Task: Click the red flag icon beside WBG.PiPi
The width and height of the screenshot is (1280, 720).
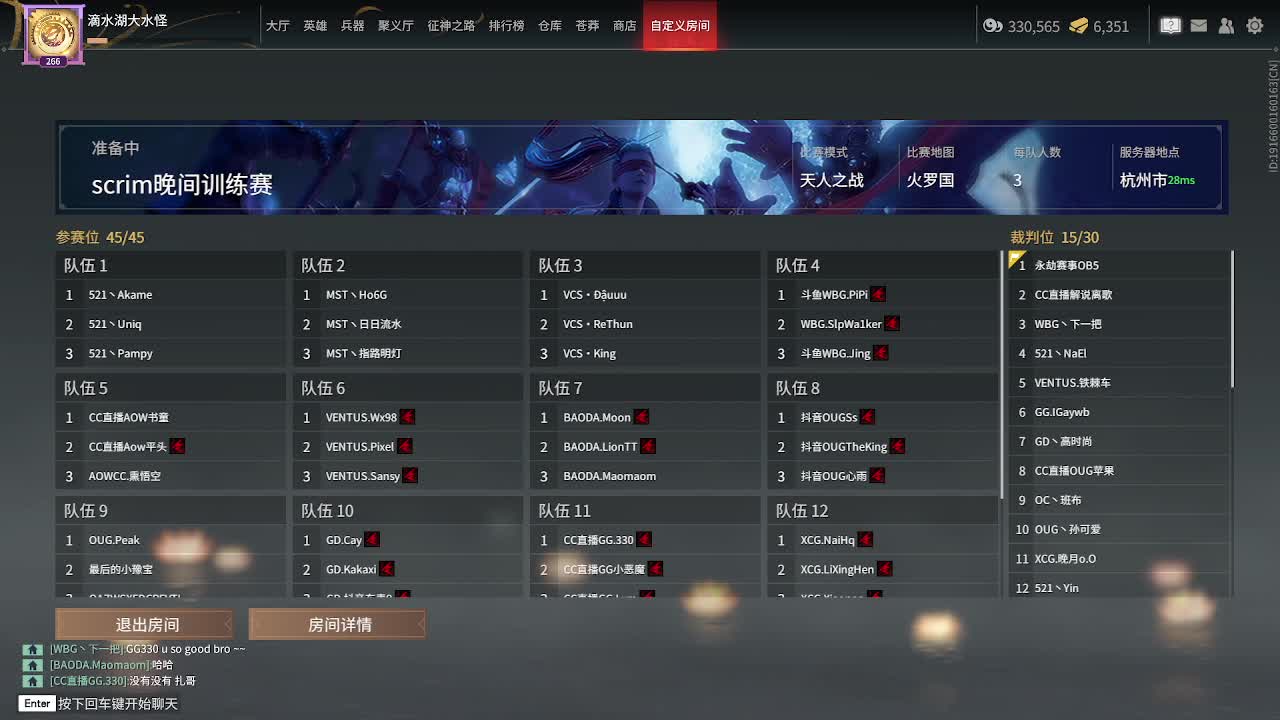Action: point(877,294)
